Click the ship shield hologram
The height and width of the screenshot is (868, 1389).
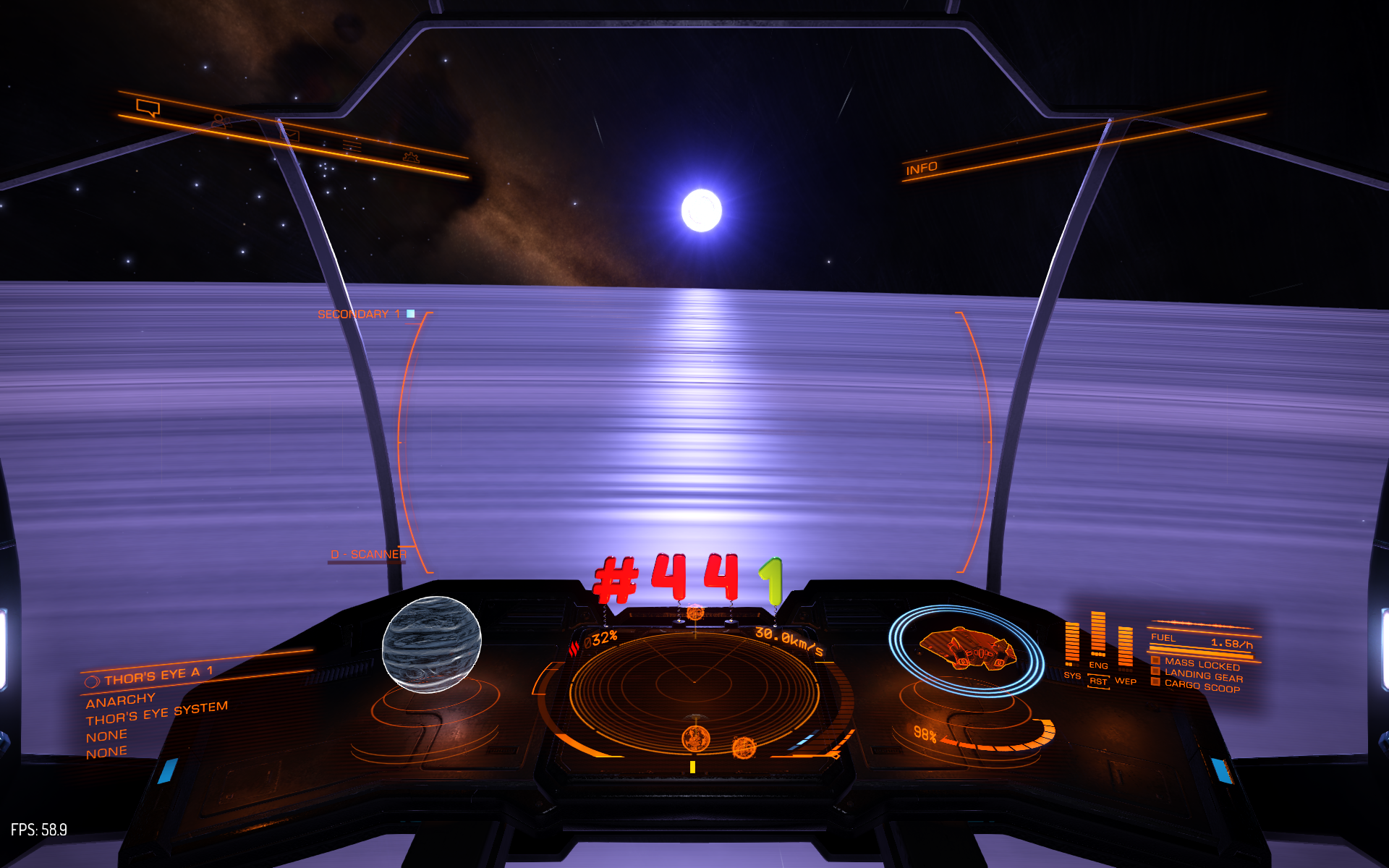(967, 649)
